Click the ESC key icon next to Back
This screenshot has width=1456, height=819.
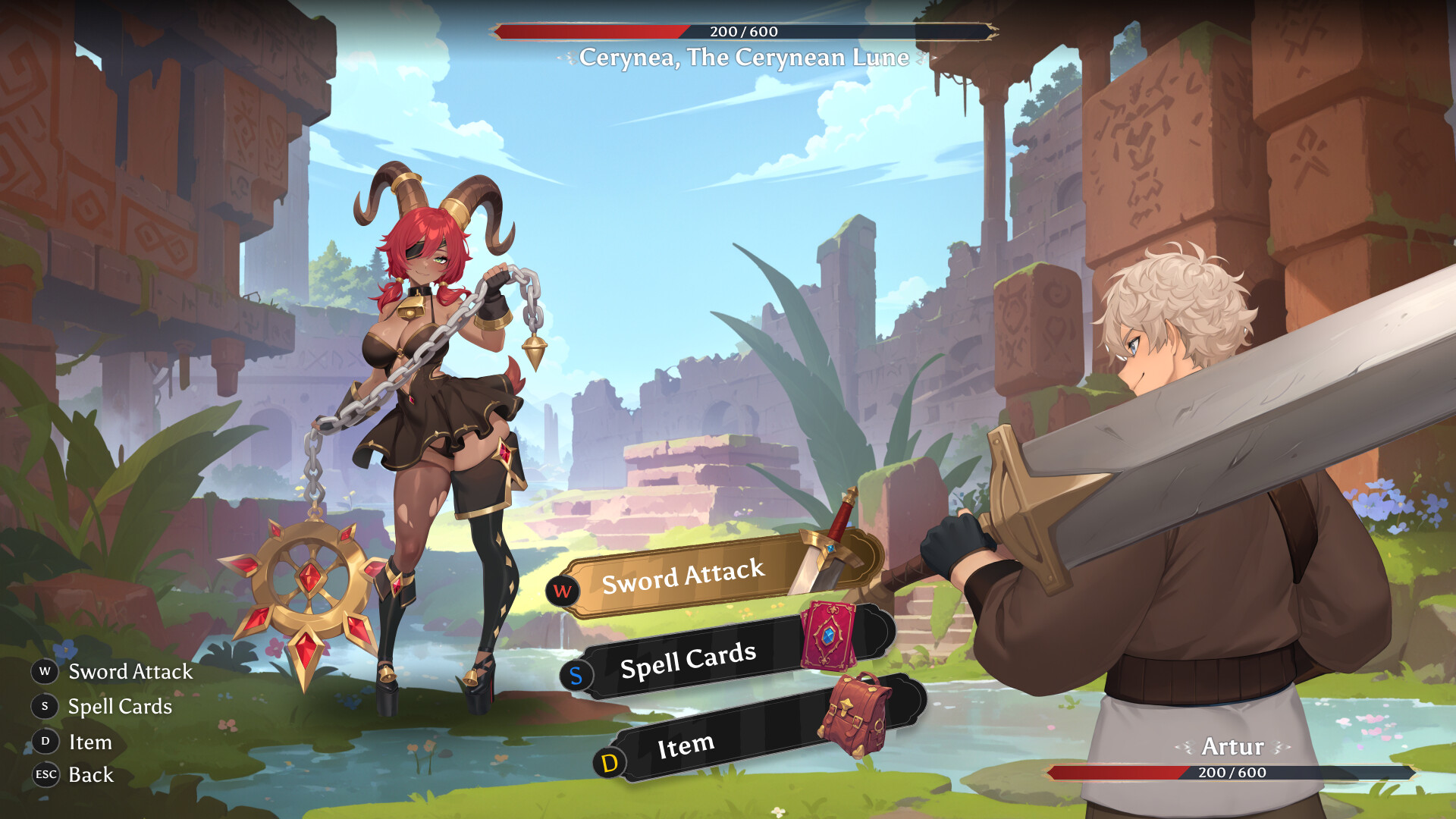pyautogui.click(x=45, y=775)
